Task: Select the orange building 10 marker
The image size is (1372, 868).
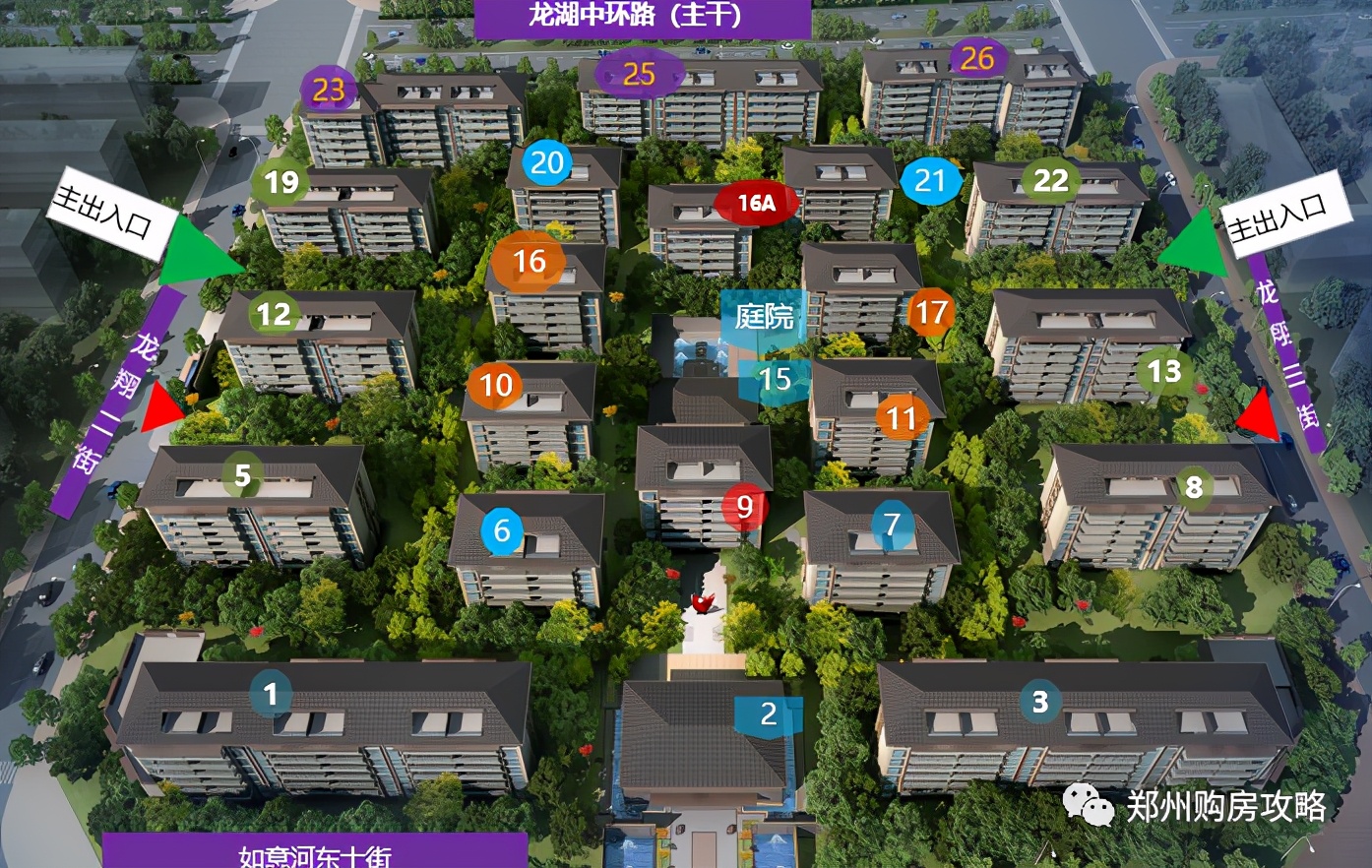Action: [496, 385]
